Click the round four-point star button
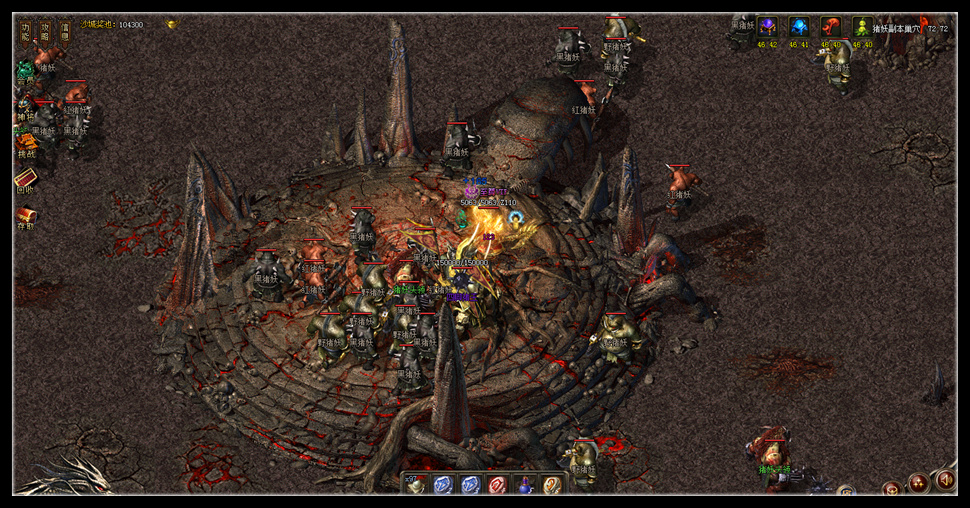This screenshot has width=970, height=508. click(918, 483)
